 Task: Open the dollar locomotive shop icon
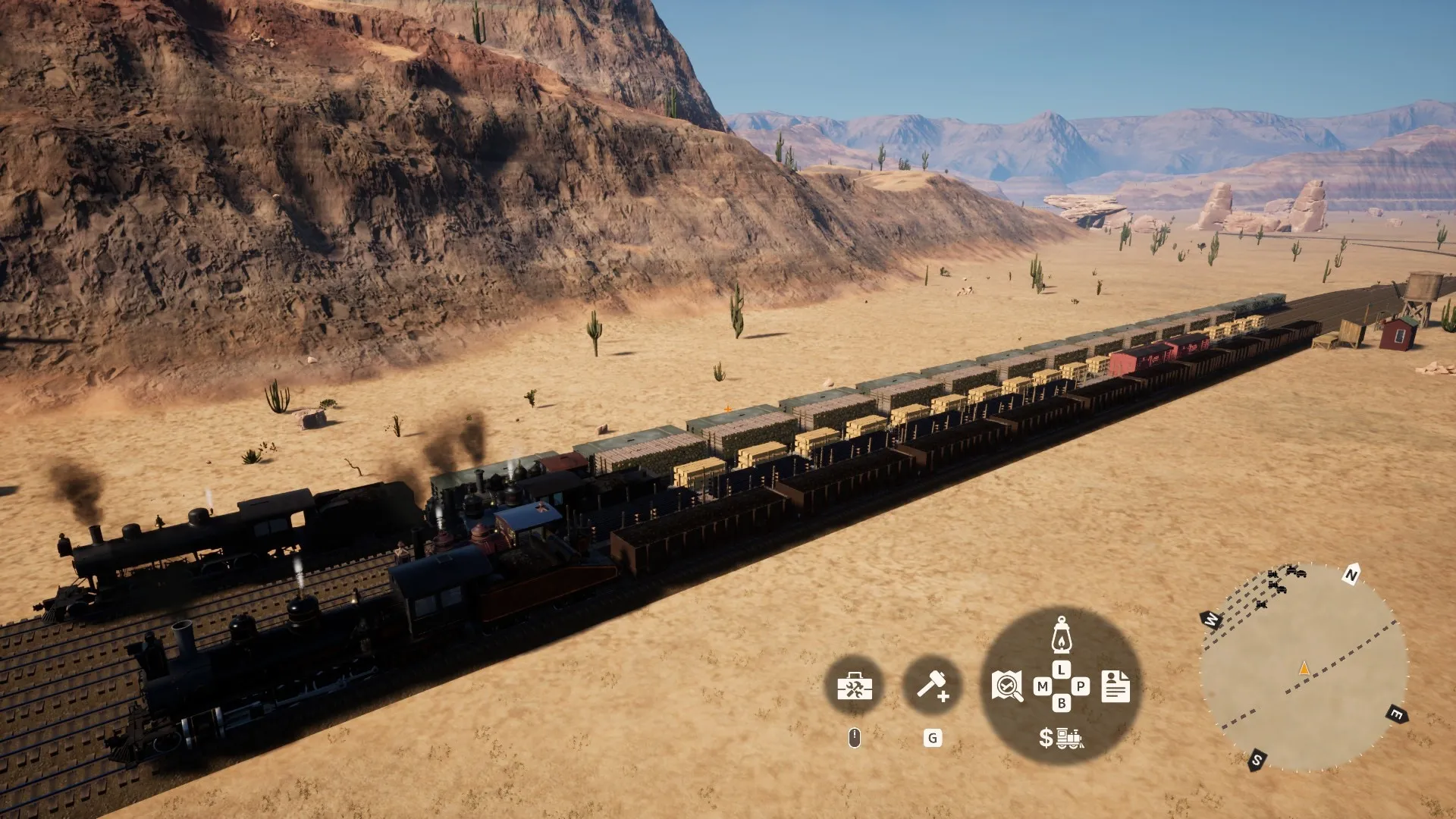[x=1061, y=737]
